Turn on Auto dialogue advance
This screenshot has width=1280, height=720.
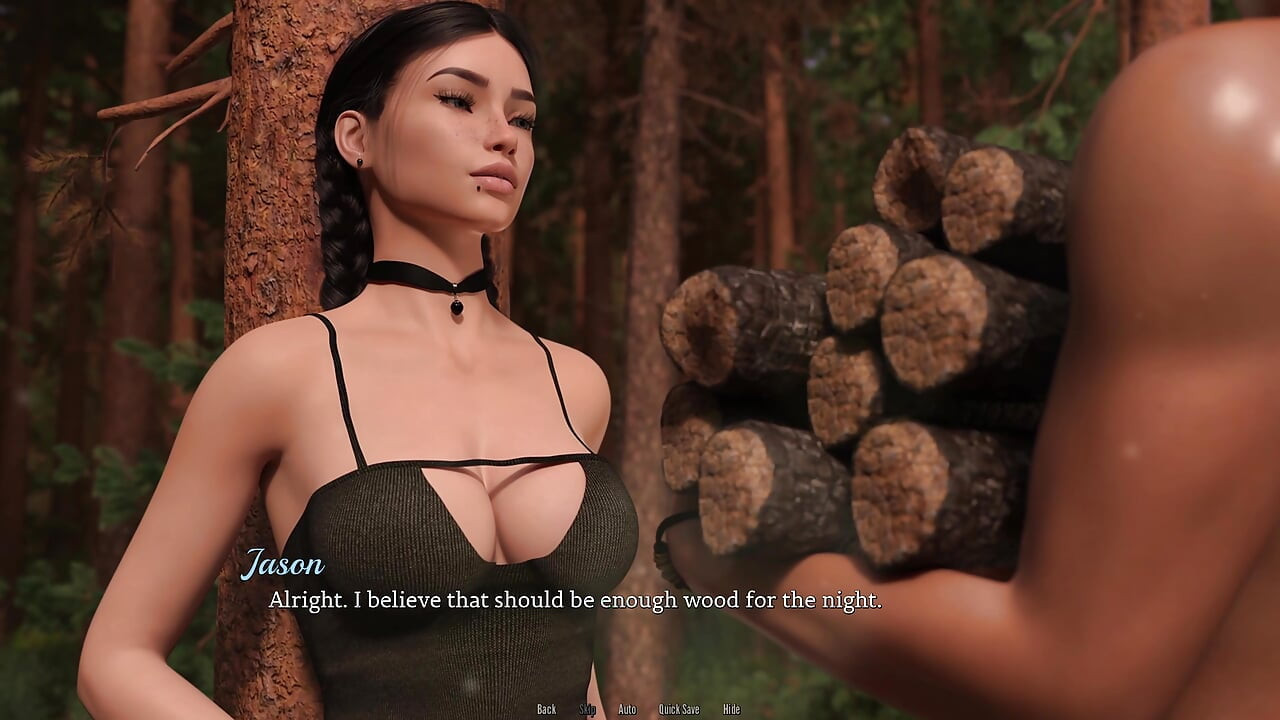(x=627, y=709)
